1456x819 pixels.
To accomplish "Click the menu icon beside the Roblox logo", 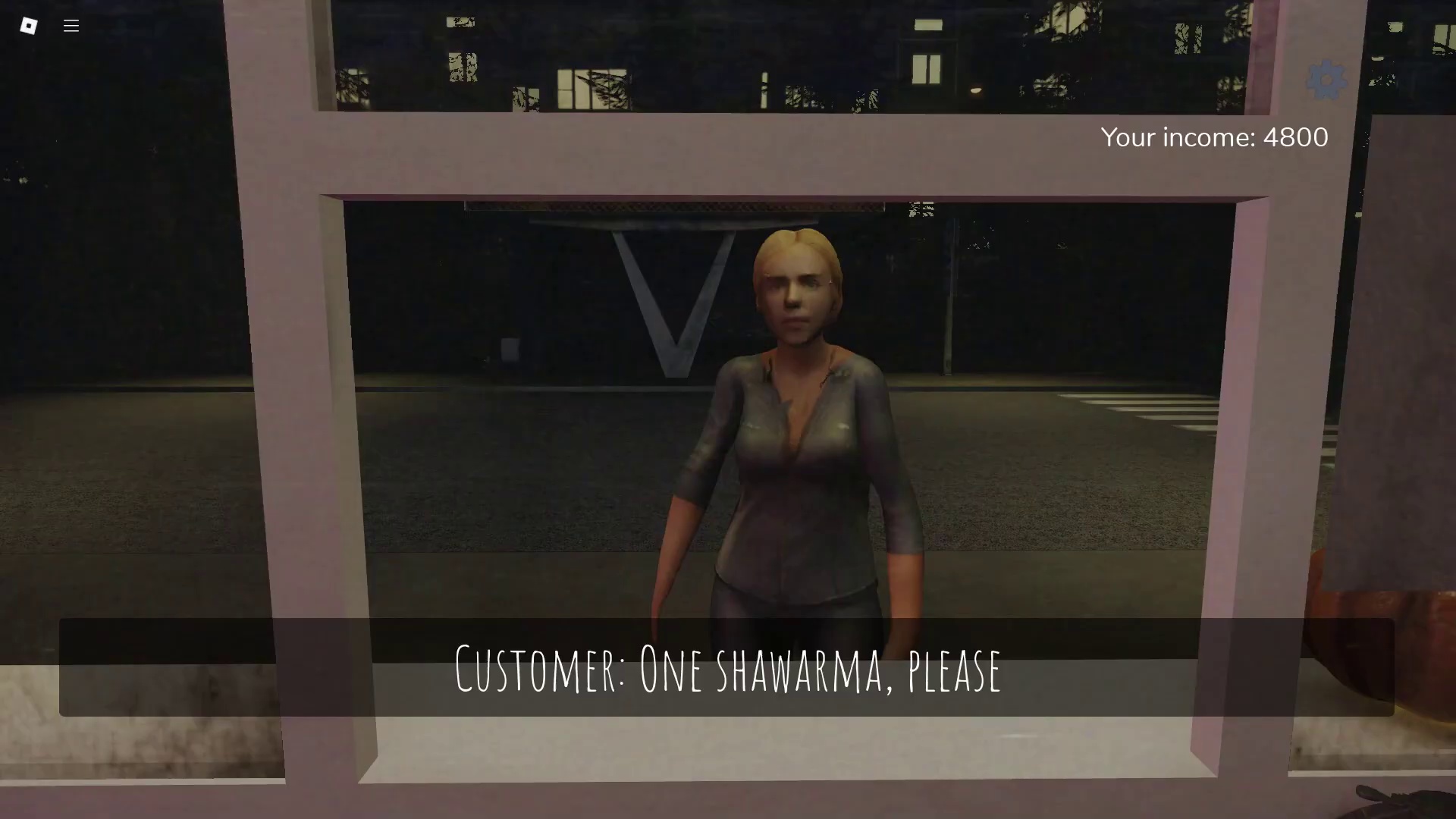I will point(71,26).
